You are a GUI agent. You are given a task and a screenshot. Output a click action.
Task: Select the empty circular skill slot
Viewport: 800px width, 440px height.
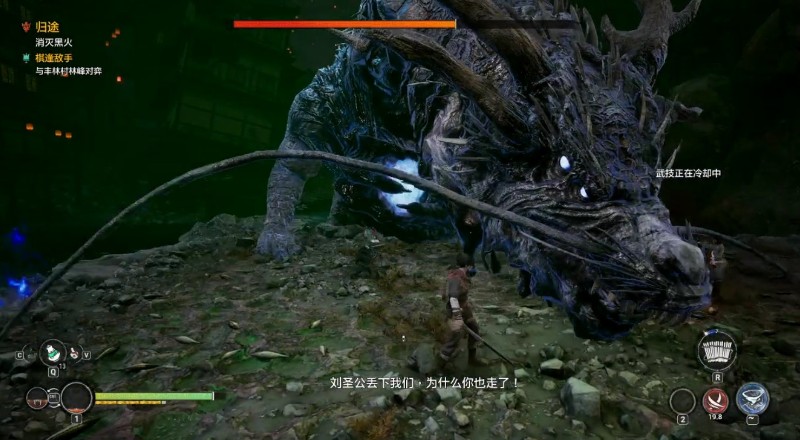pyautogui.click(x=682, y=400)
